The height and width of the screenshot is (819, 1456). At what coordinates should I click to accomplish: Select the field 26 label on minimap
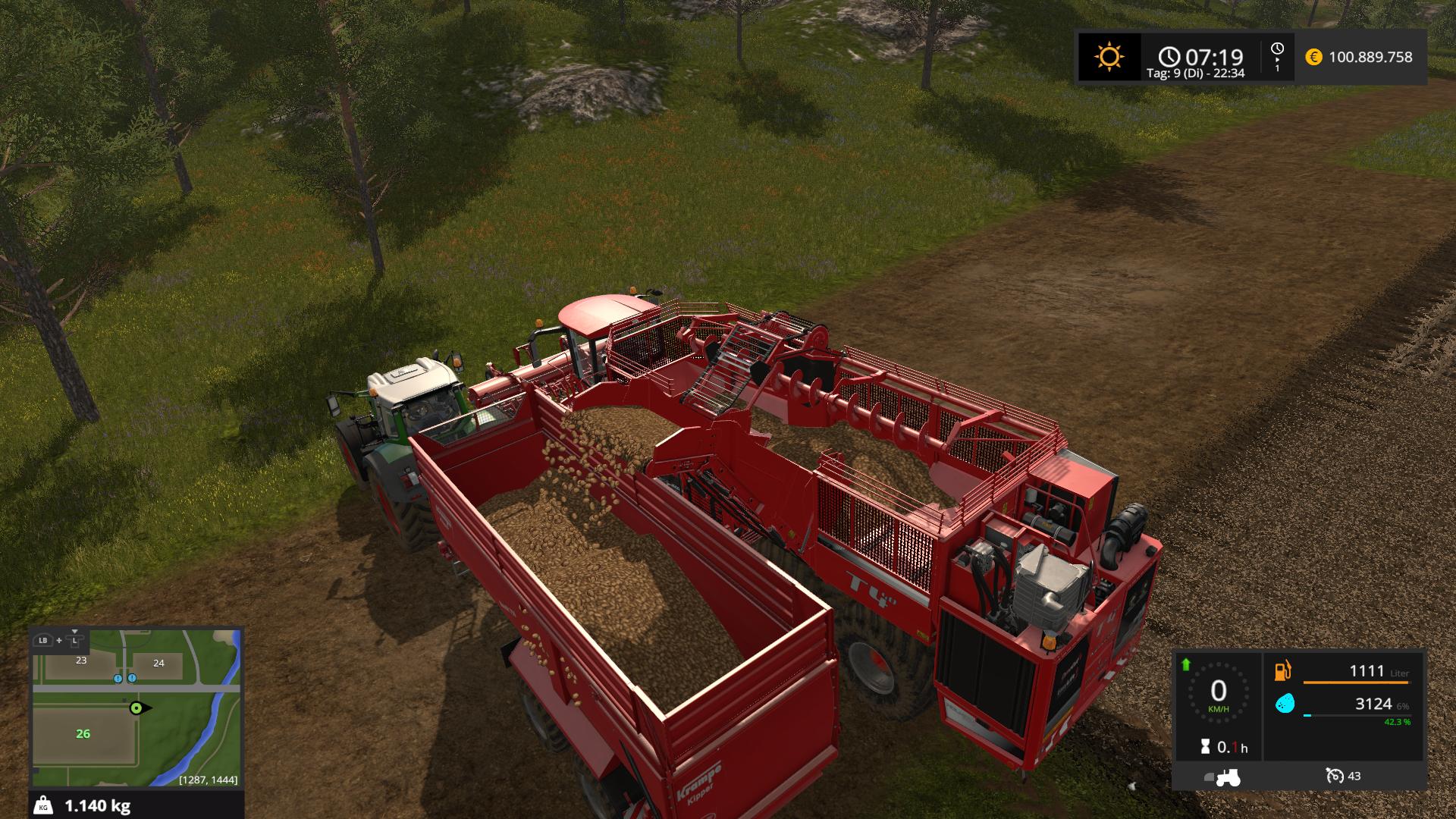83,733
